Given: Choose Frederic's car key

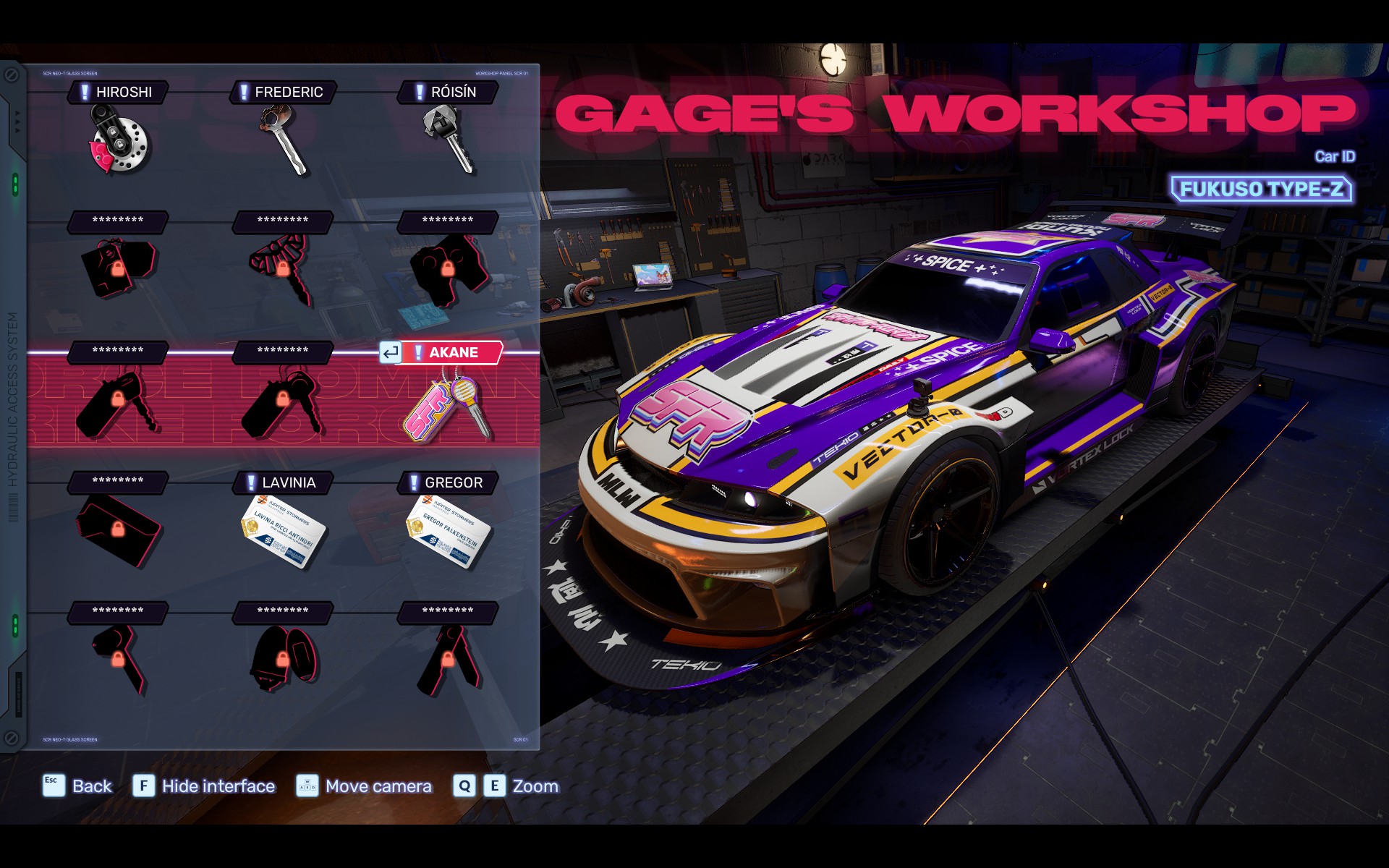Looking at the screenshot, I should point(284,139).
